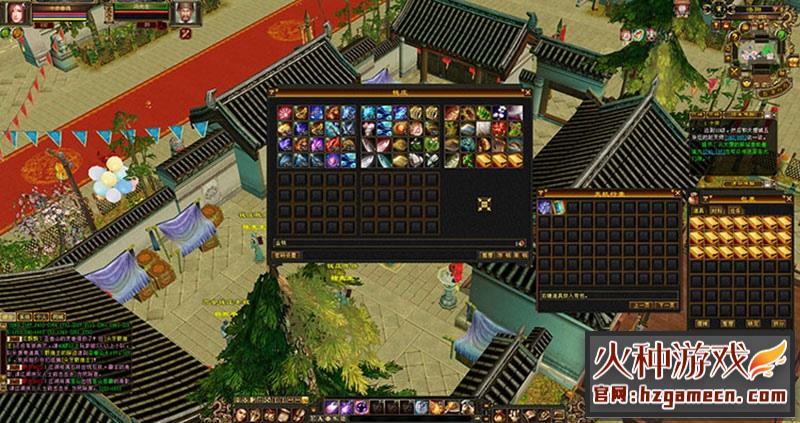The height and width of the screenshot is (423, 800).
Task: Click the four-arrow gold icon in crafting window
Action: coord(485,206)
